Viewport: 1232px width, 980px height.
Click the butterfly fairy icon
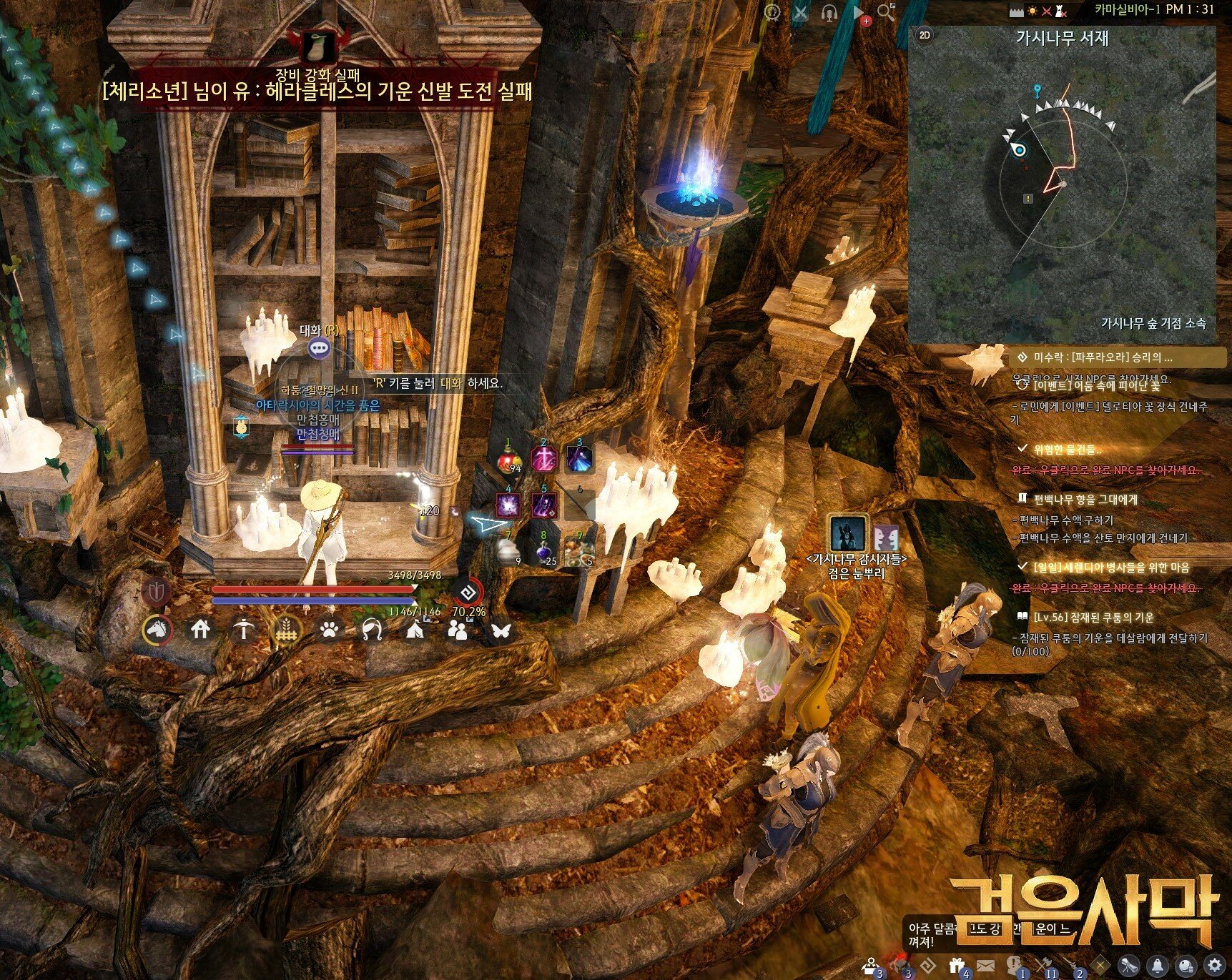click(501, 630)
